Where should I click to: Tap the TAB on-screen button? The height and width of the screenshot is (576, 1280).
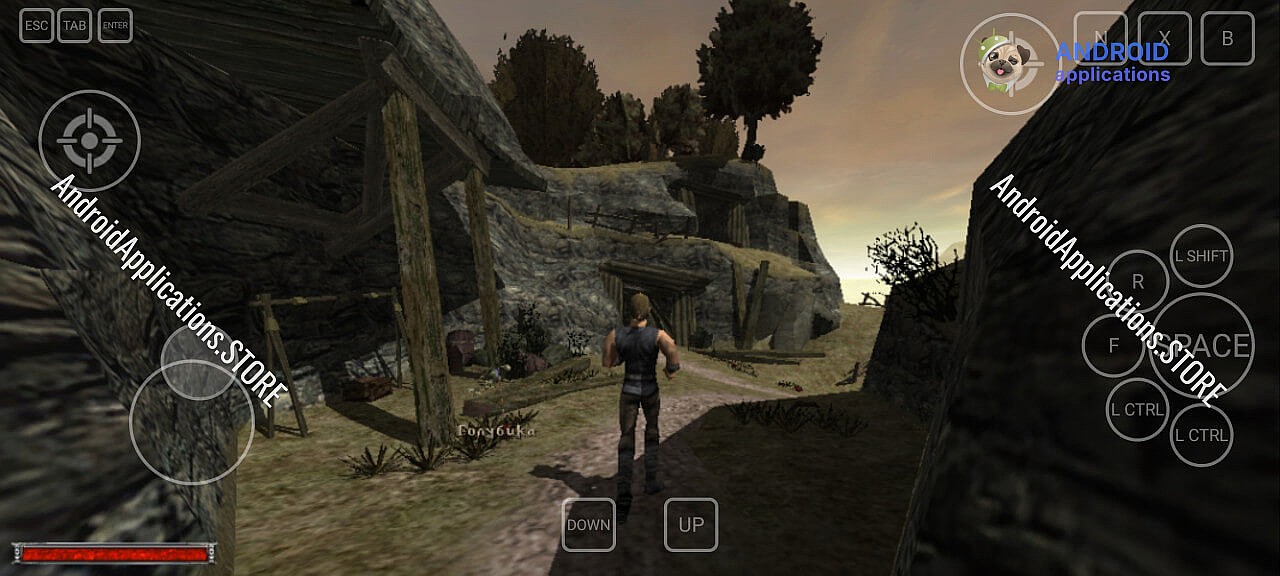75,26
